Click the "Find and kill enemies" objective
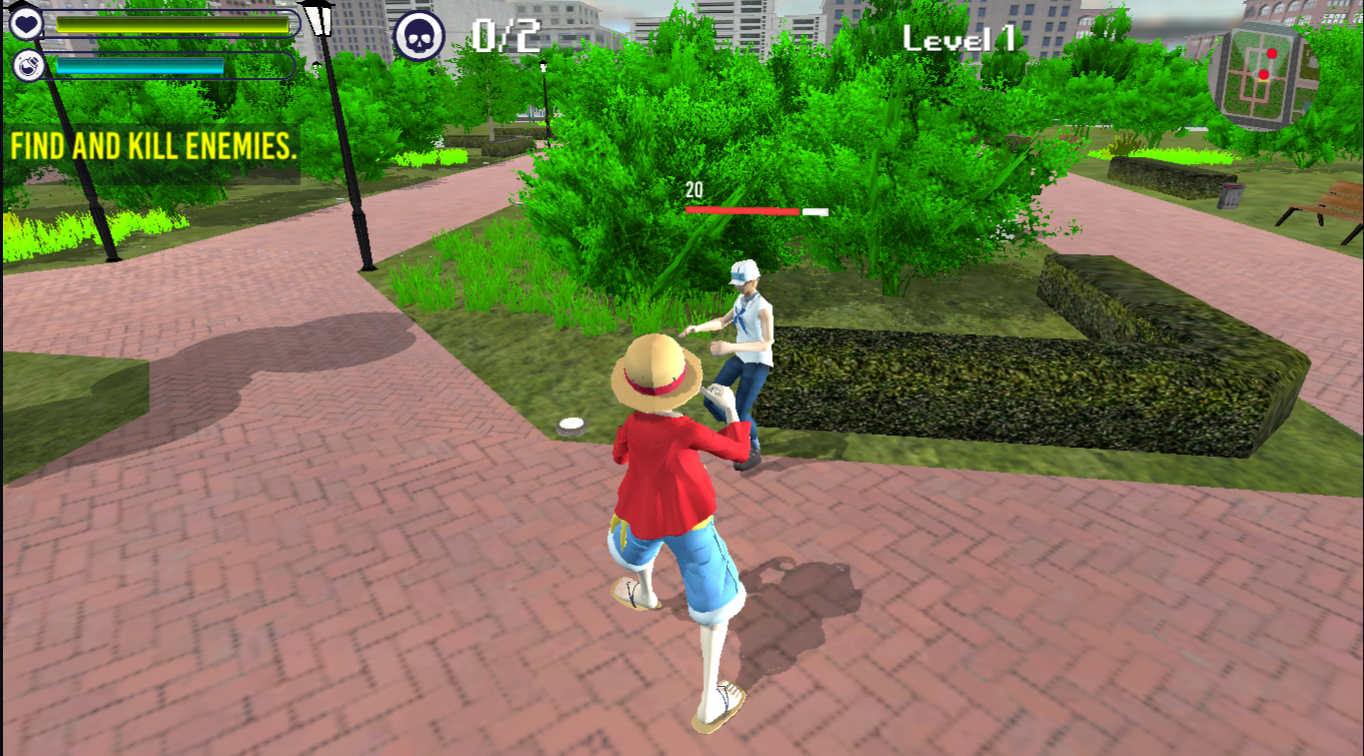1364x756 pixels. tap(154, 147)
